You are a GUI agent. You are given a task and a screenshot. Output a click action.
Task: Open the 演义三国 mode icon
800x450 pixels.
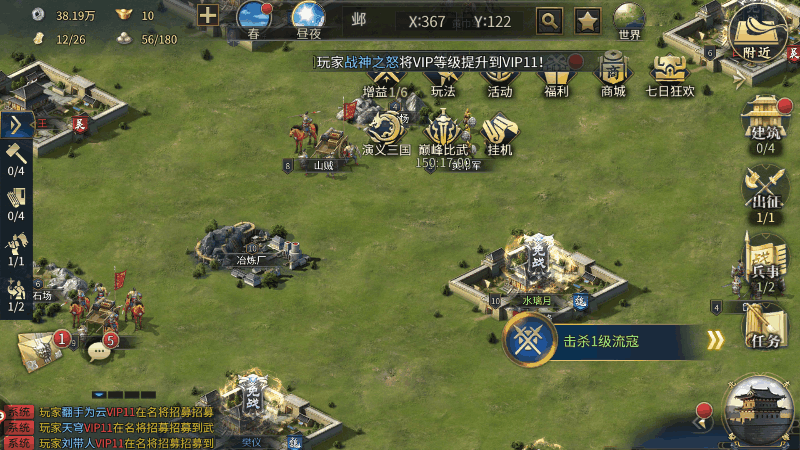(x=387, y=131)
